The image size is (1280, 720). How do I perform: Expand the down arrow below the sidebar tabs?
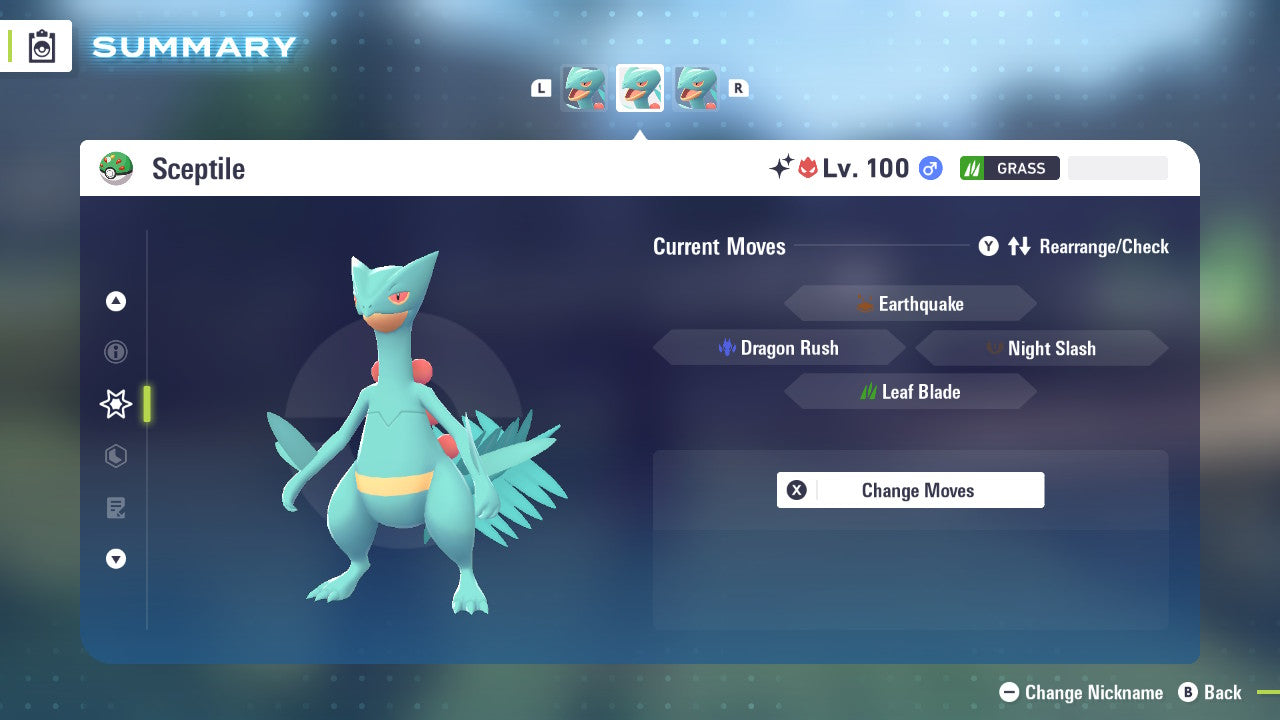point(115,559)
